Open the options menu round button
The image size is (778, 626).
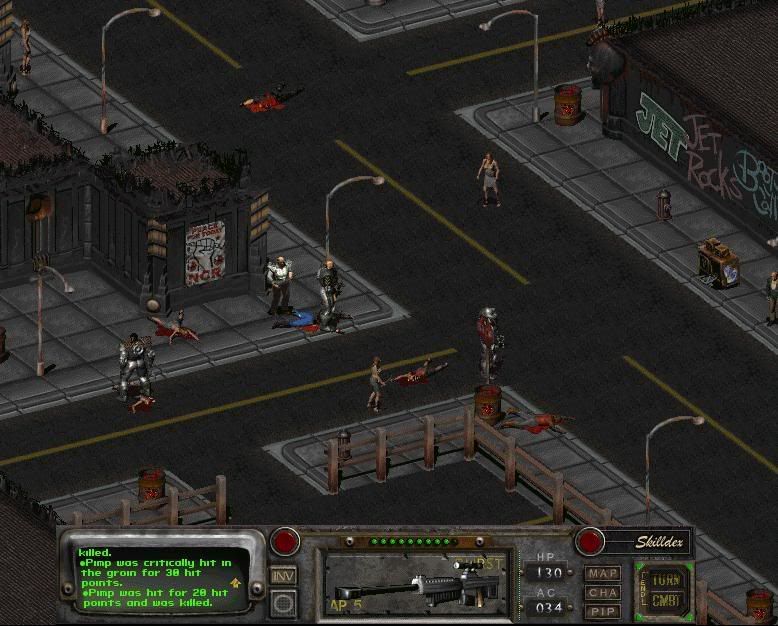pyautogui.click(x=283, y=603)
